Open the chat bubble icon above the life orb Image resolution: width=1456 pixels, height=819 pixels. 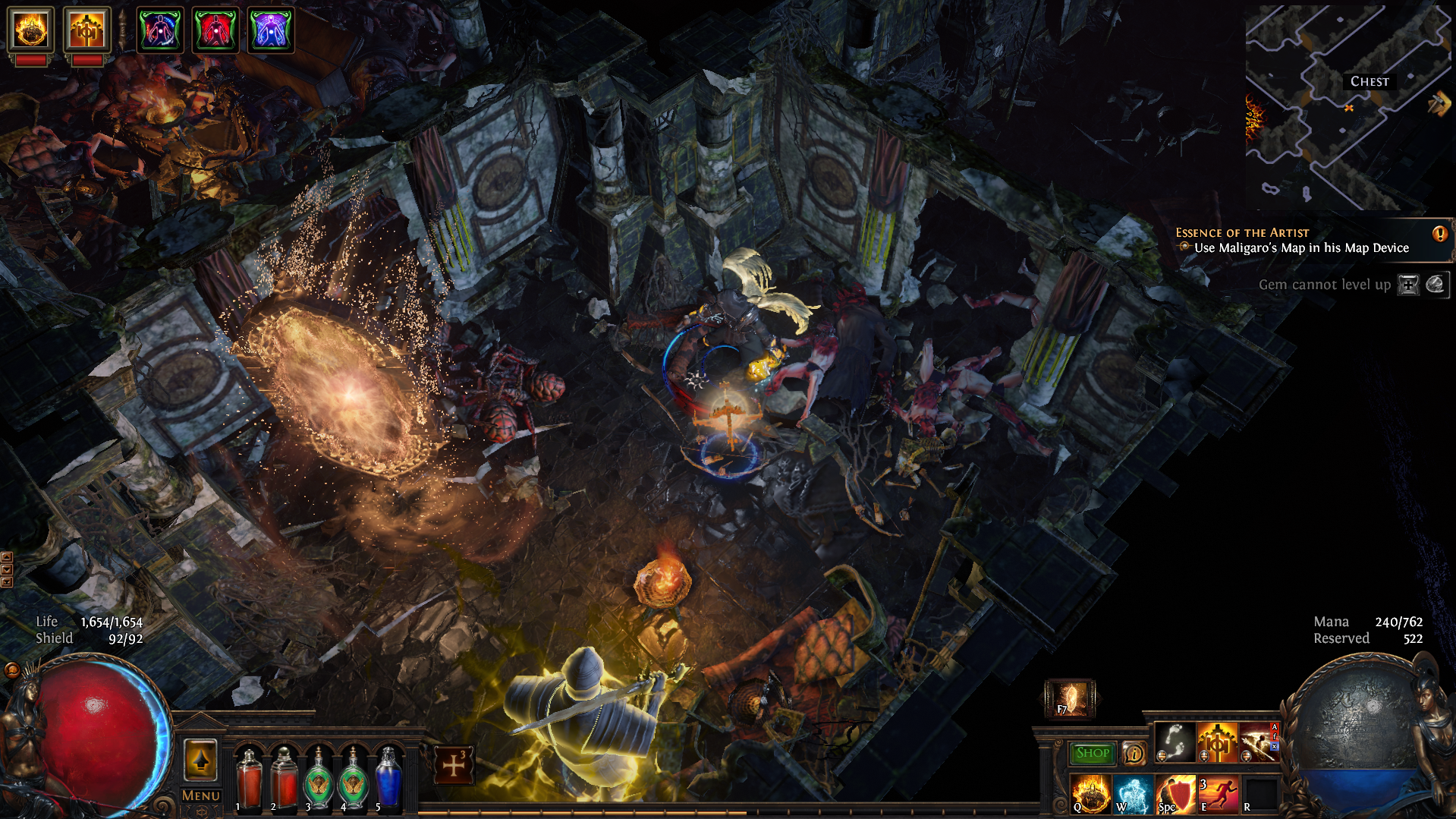coord(11,669)
